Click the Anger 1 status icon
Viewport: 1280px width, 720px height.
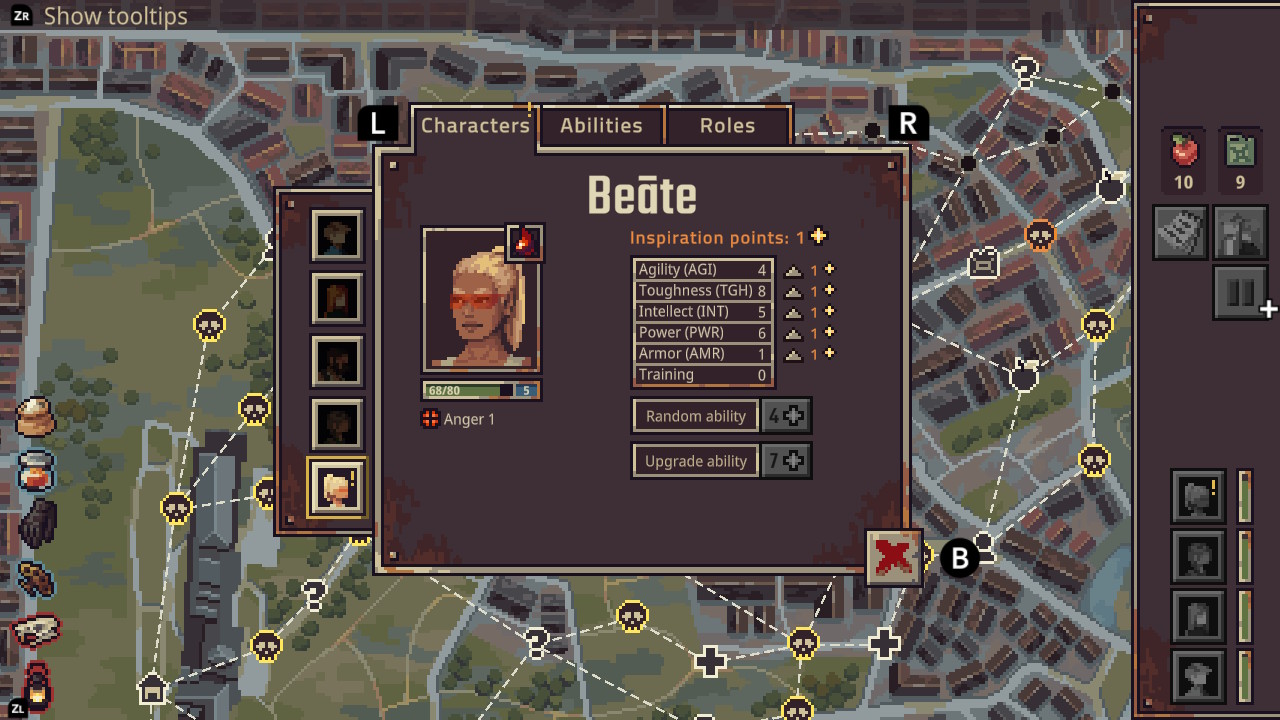(x=429, y=420)
